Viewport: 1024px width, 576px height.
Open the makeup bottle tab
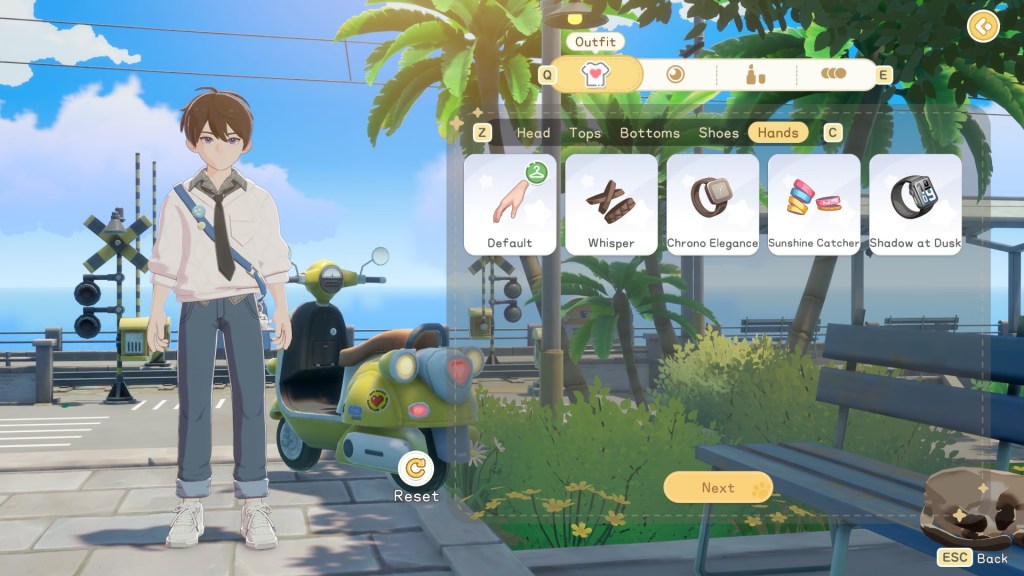tap(756, 74)
